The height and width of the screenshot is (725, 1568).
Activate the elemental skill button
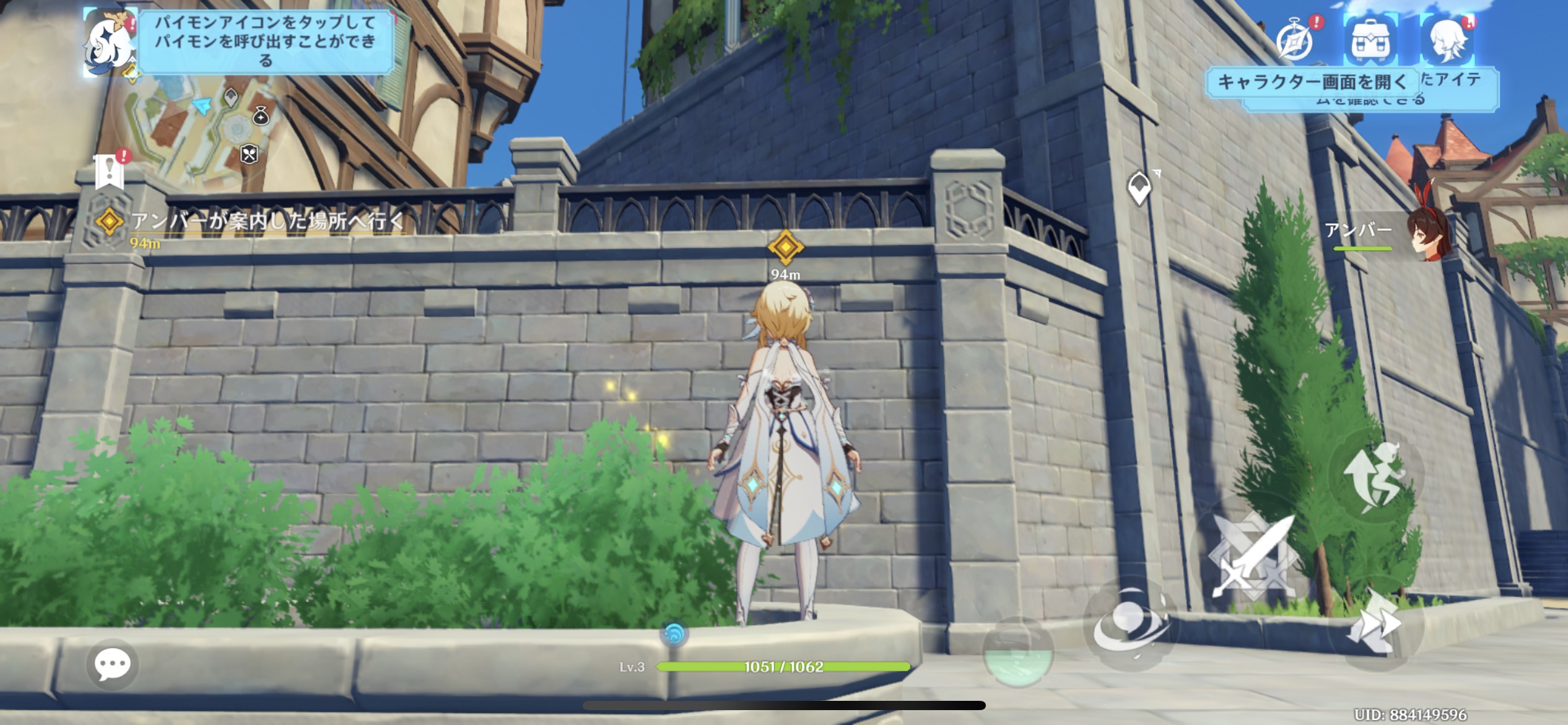click(x=1131, y=626)
